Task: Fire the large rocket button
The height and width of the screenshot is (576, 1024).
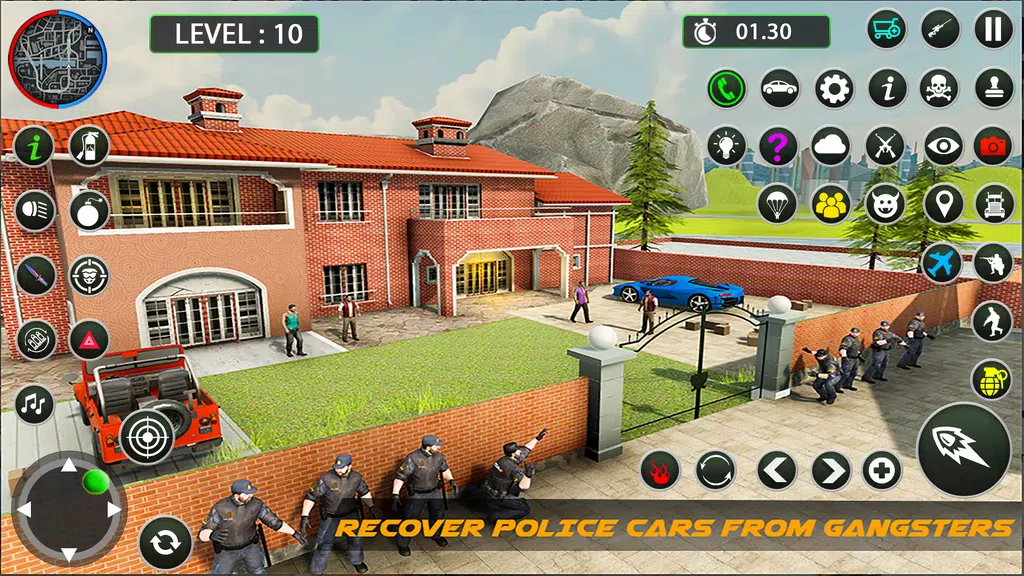Action: pos(963,449)
